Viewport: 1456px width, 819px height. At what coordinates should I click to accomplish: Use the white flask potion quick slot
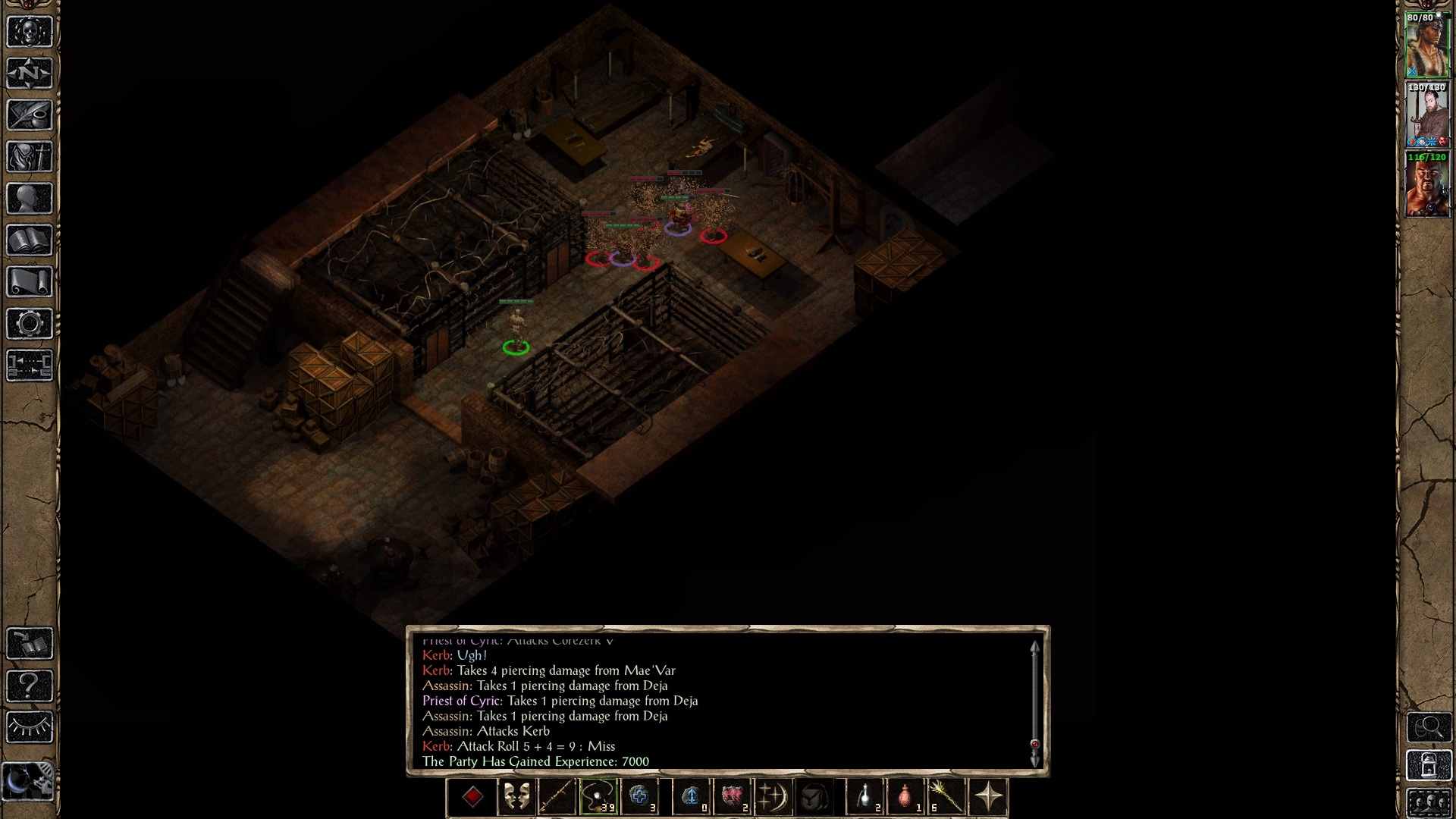[x=865, y=797]
